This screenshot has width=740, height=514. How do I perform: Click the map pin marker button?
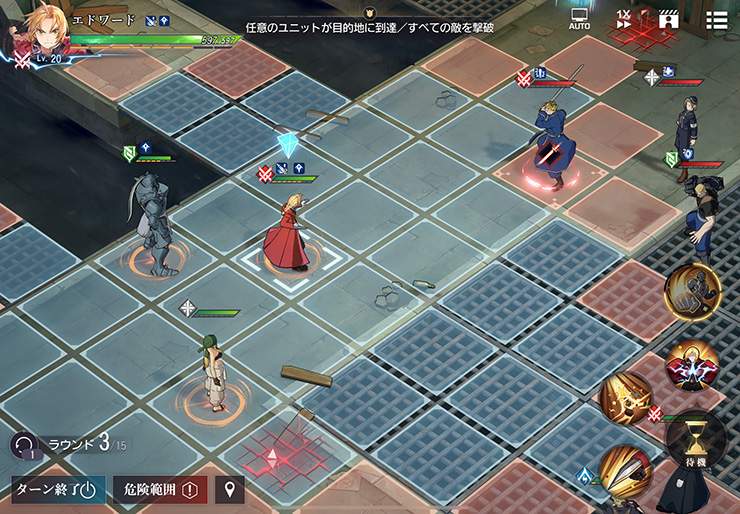tap(230, 490)
